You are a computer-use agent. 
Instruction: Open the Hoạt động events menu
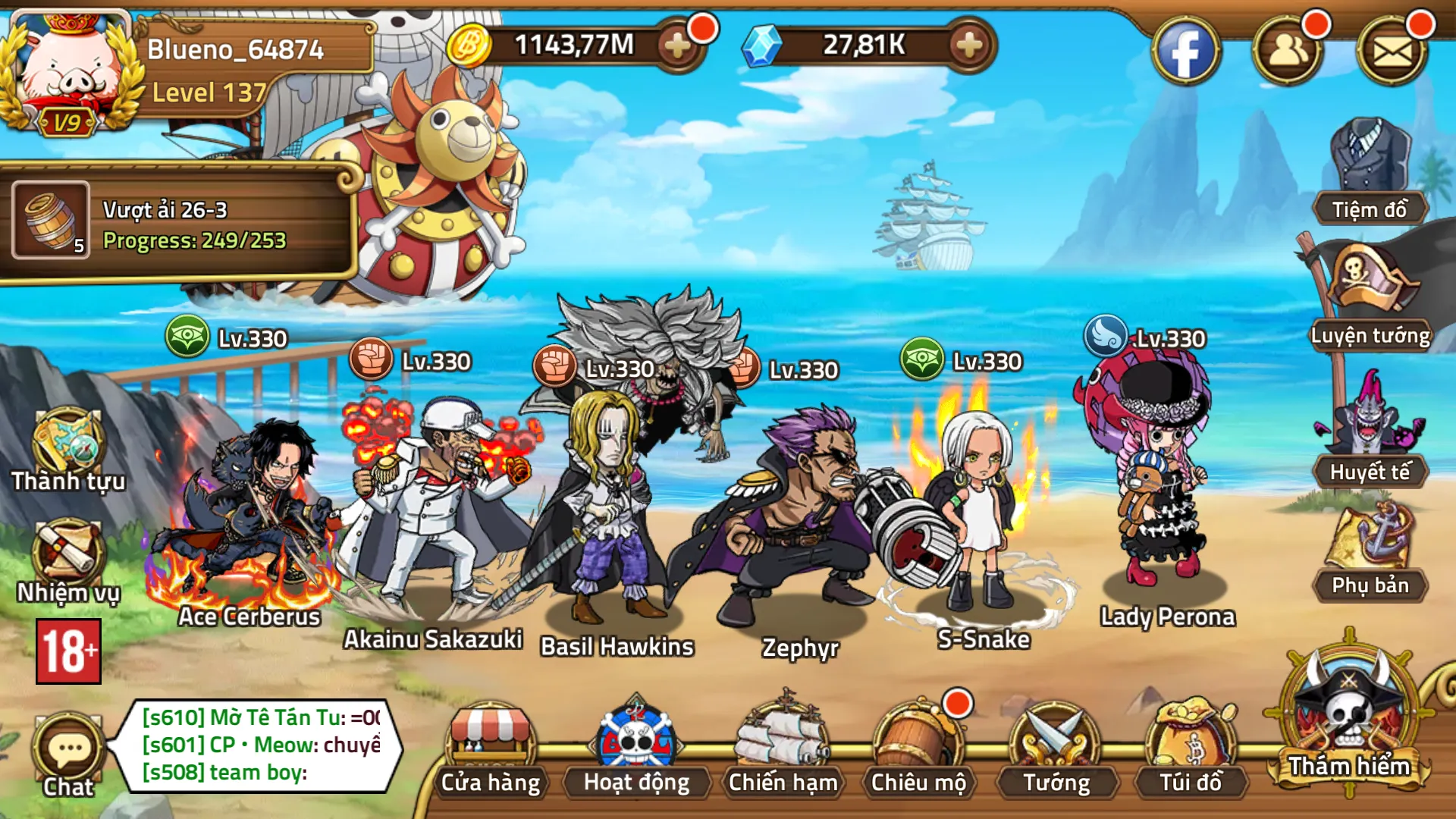(636, 747)
